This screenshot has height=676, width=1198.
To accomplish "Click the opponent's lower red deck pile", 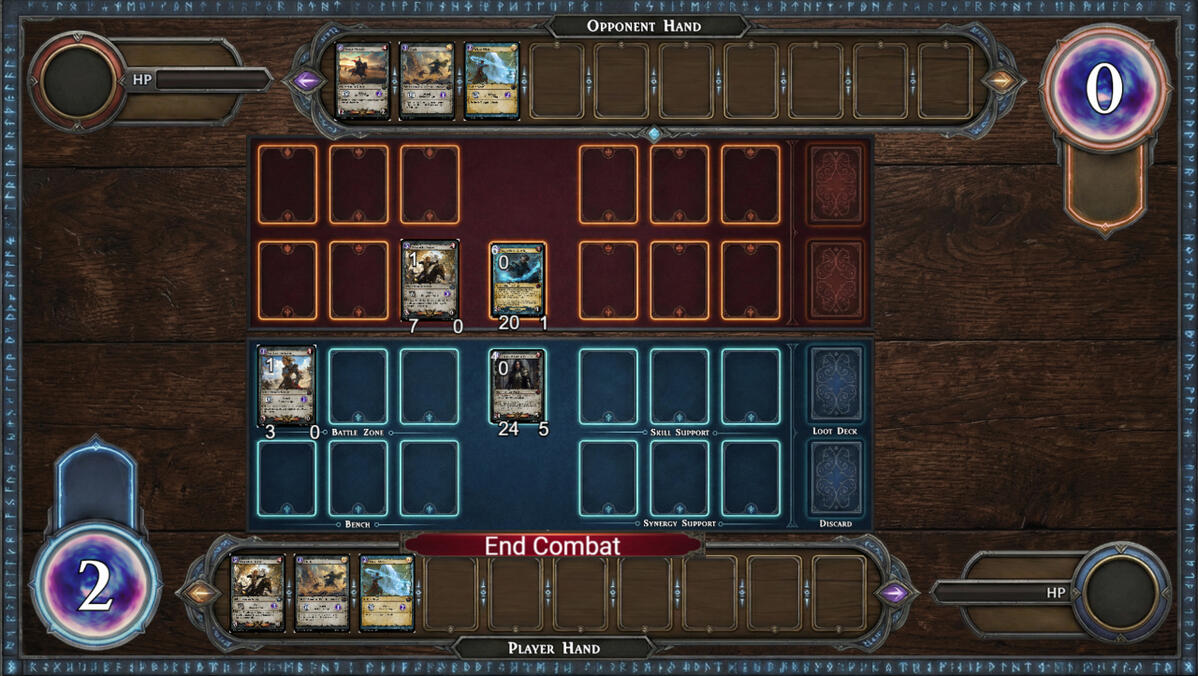I will pyautogui.click(x=835, y=279).
